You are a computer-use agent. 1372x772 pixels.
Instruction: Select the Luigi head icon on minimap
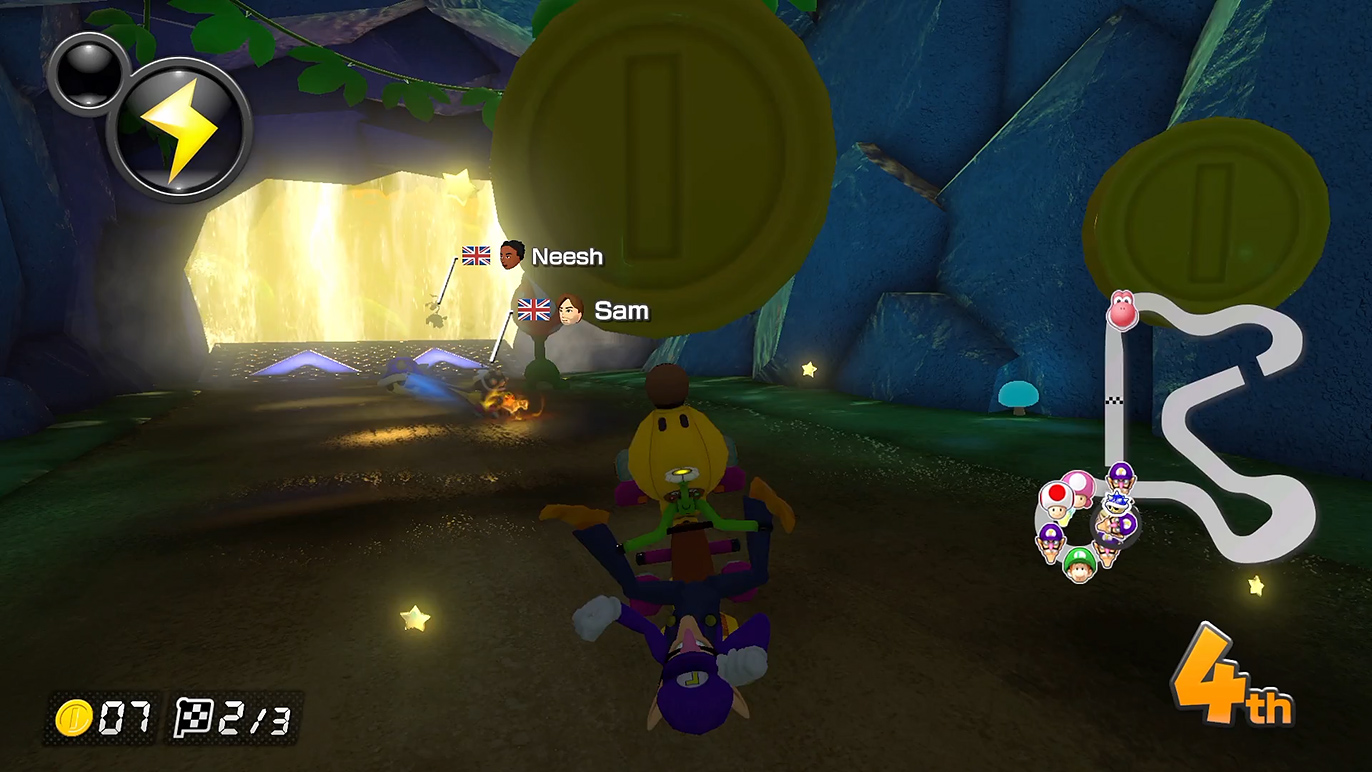[x=1078, y=565]
